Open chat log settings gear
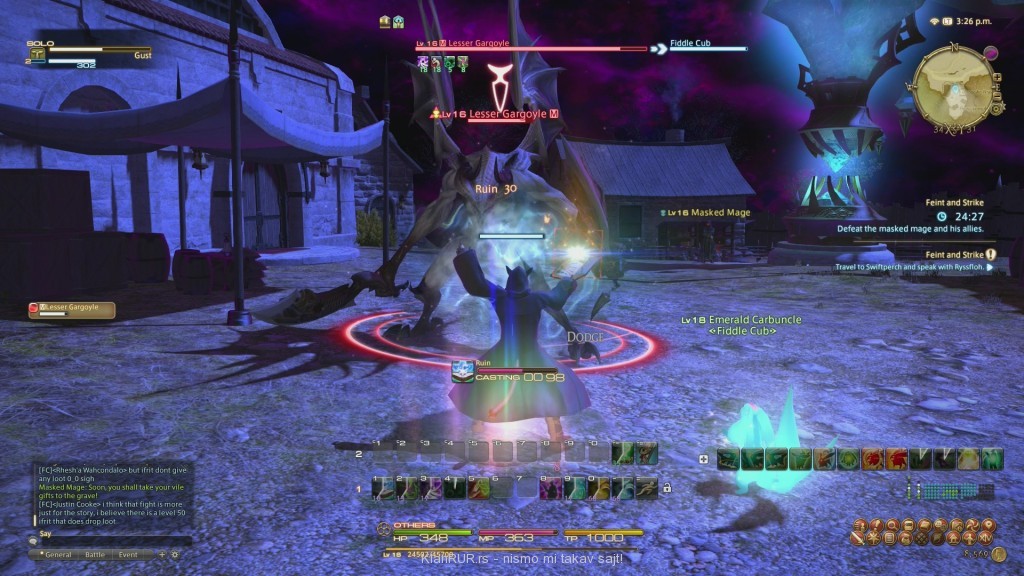The width and height of the screenshot is (1024, 576). click(x=175, y=554)
